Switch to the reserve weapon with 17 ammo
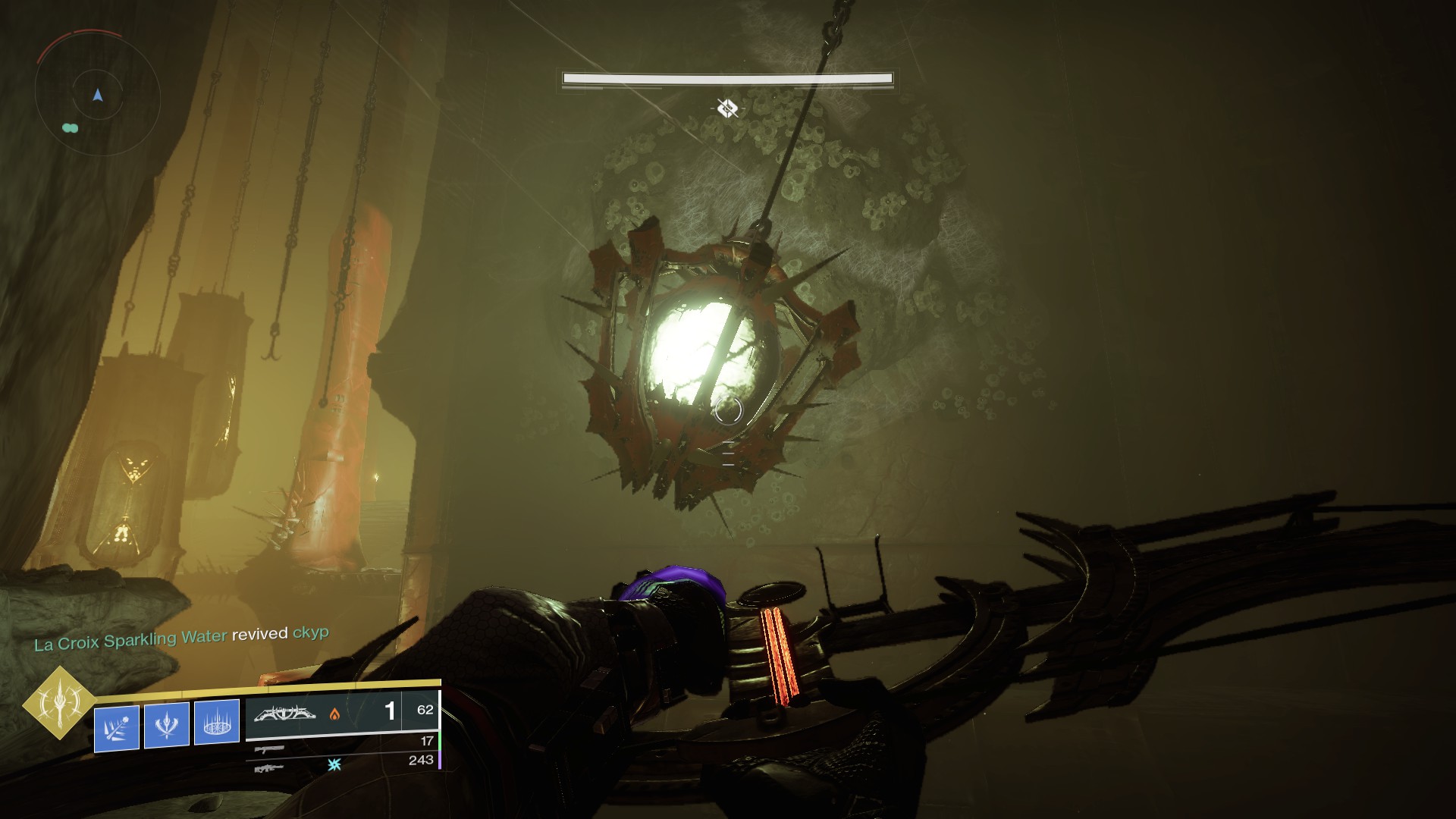The height and width of the screenshot is (819, 1456). [x=270, y=749]
